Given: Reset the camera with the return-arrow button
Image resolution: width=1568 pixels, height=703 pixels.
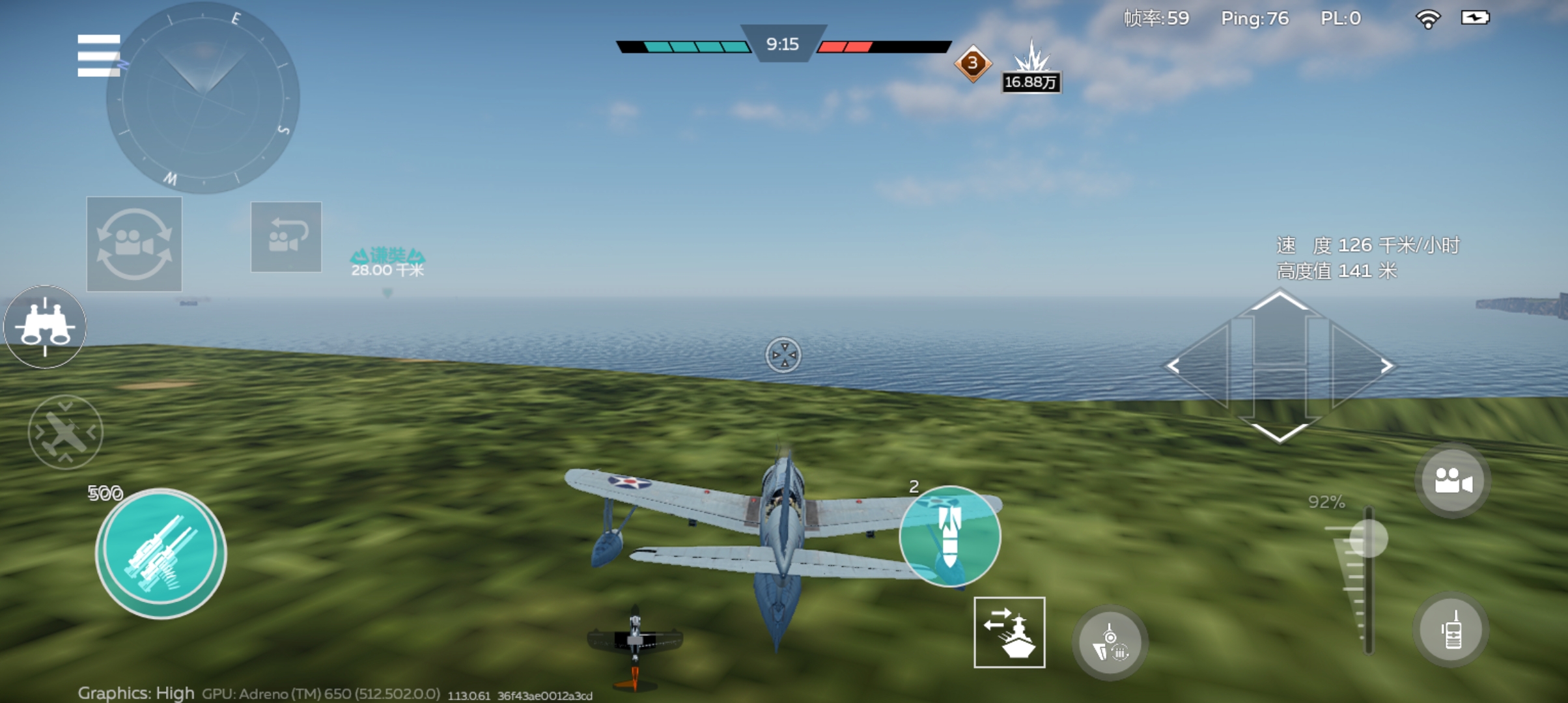Looking at the screenshot, I should pos(286,237).
